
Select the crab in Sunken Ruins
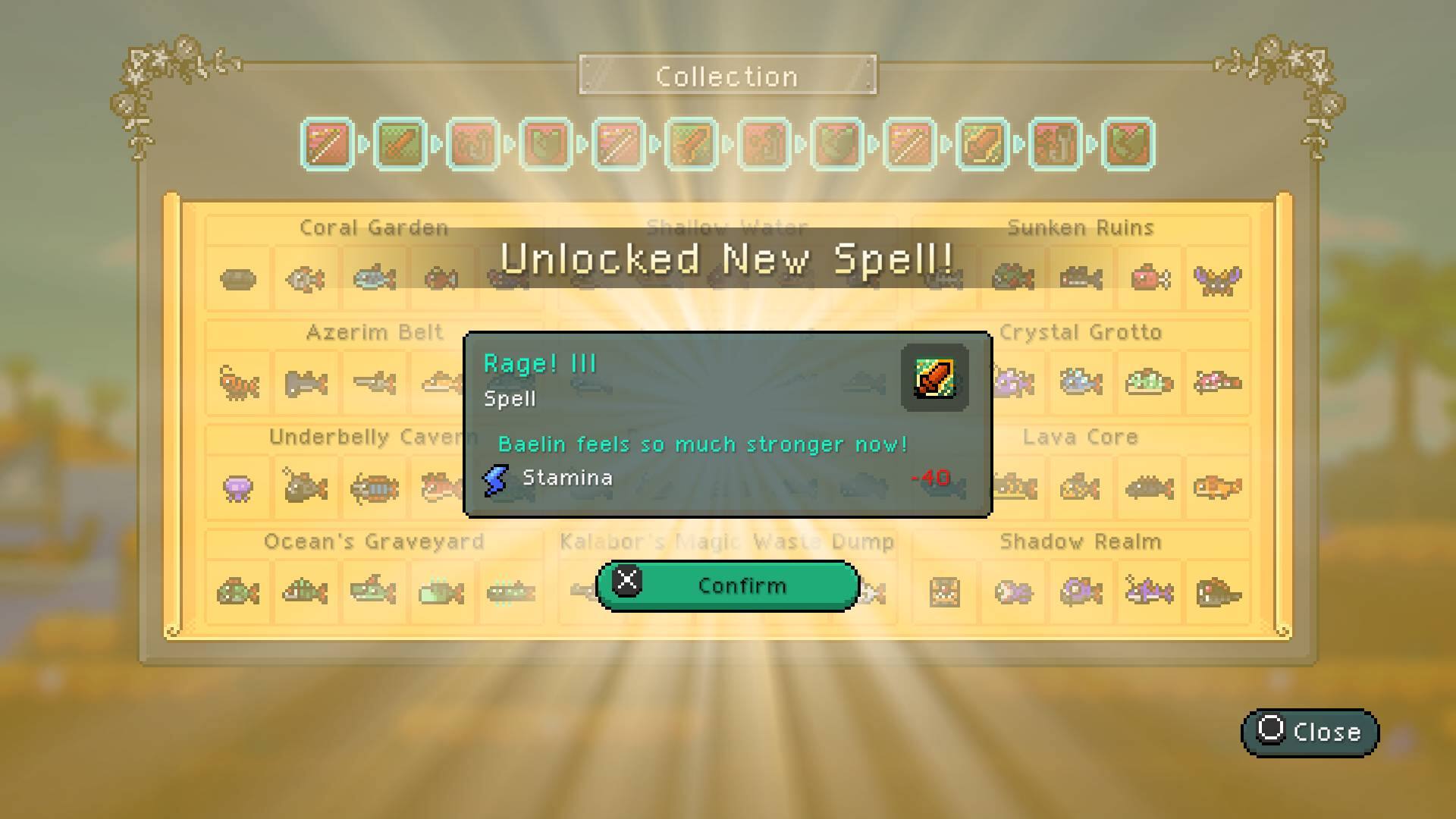point(1217,281)
